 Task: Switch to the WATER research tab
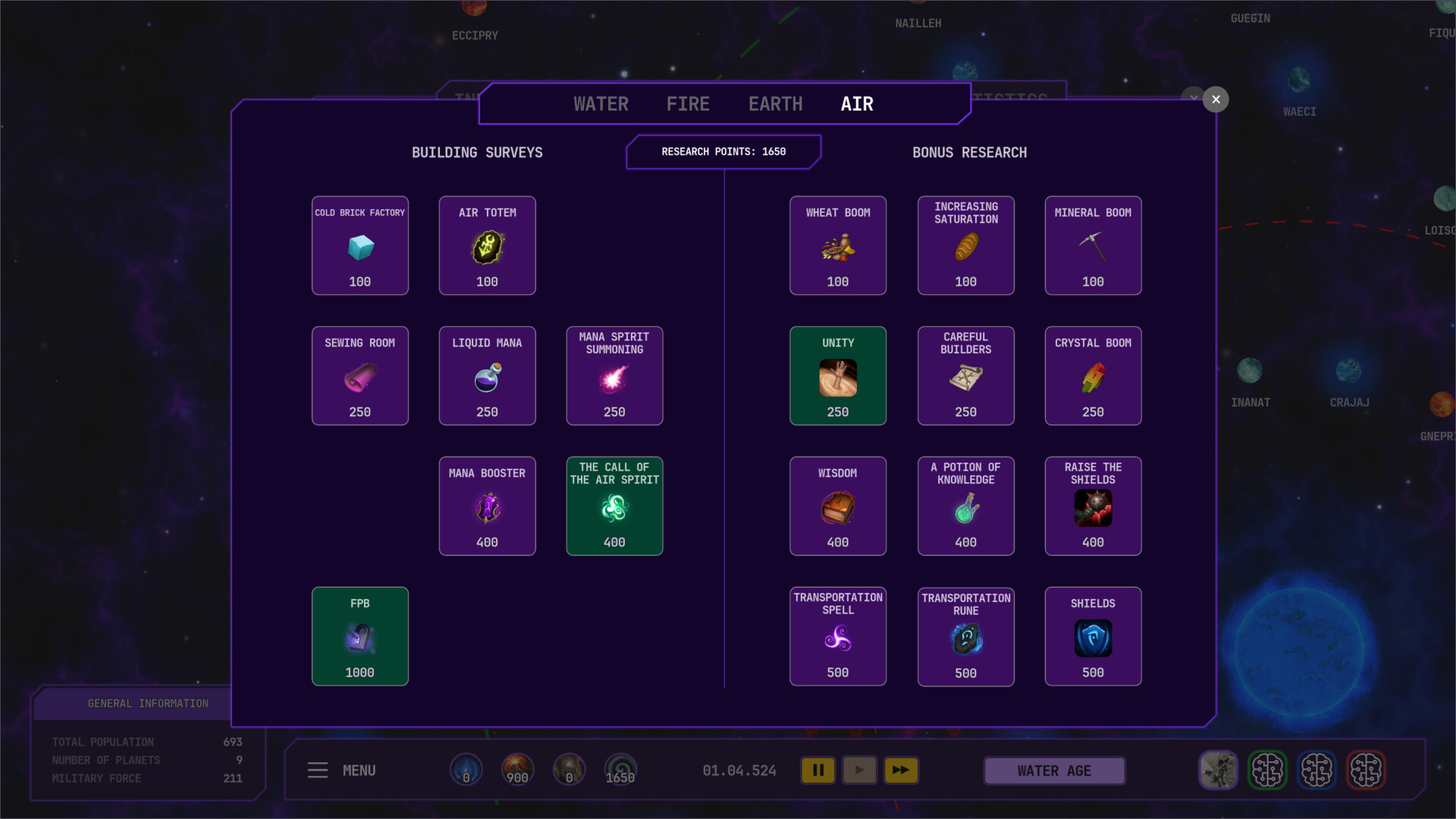601,104
